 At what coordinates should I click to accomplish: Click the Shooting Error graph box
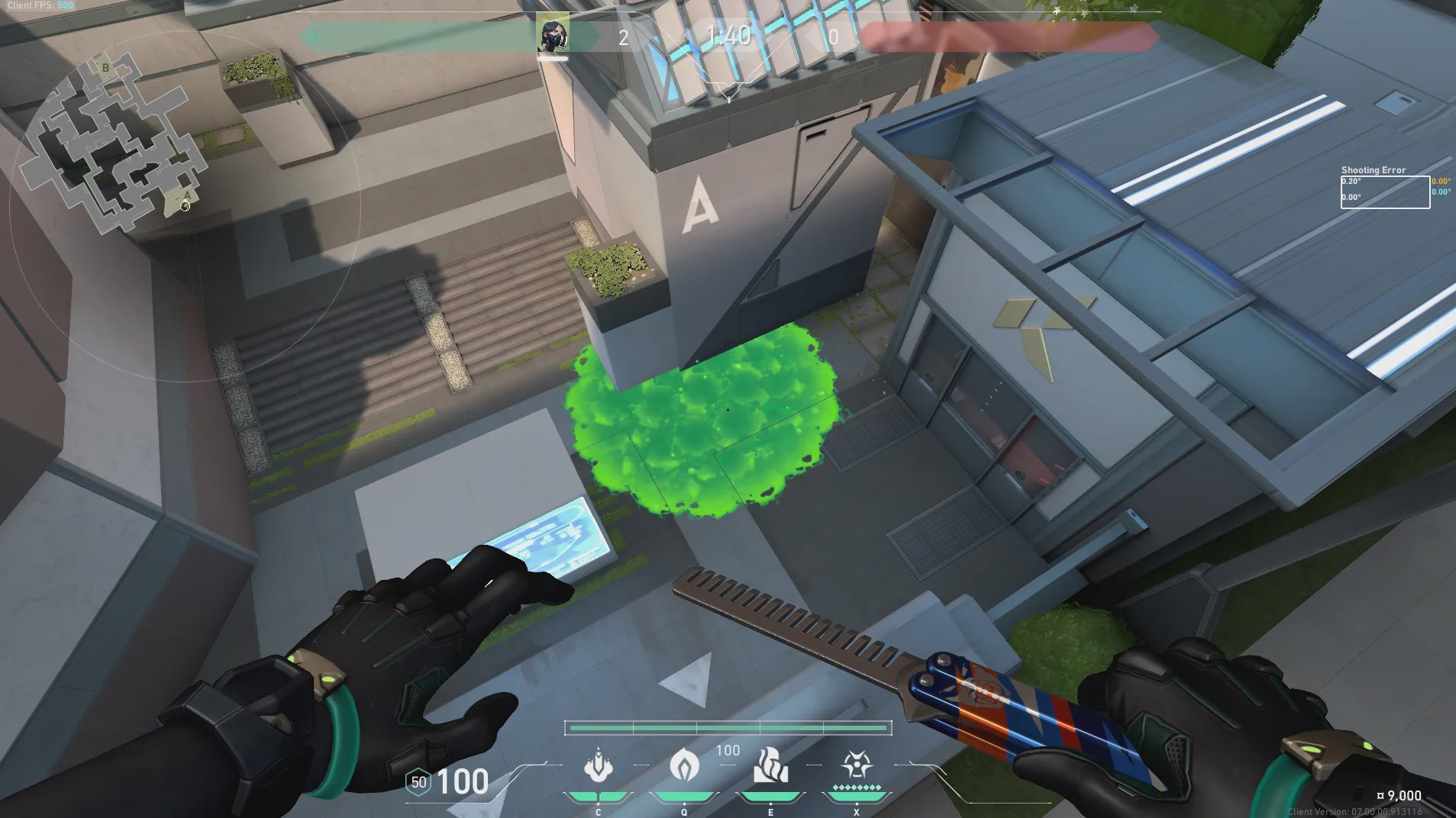(x=1385, y=192)
